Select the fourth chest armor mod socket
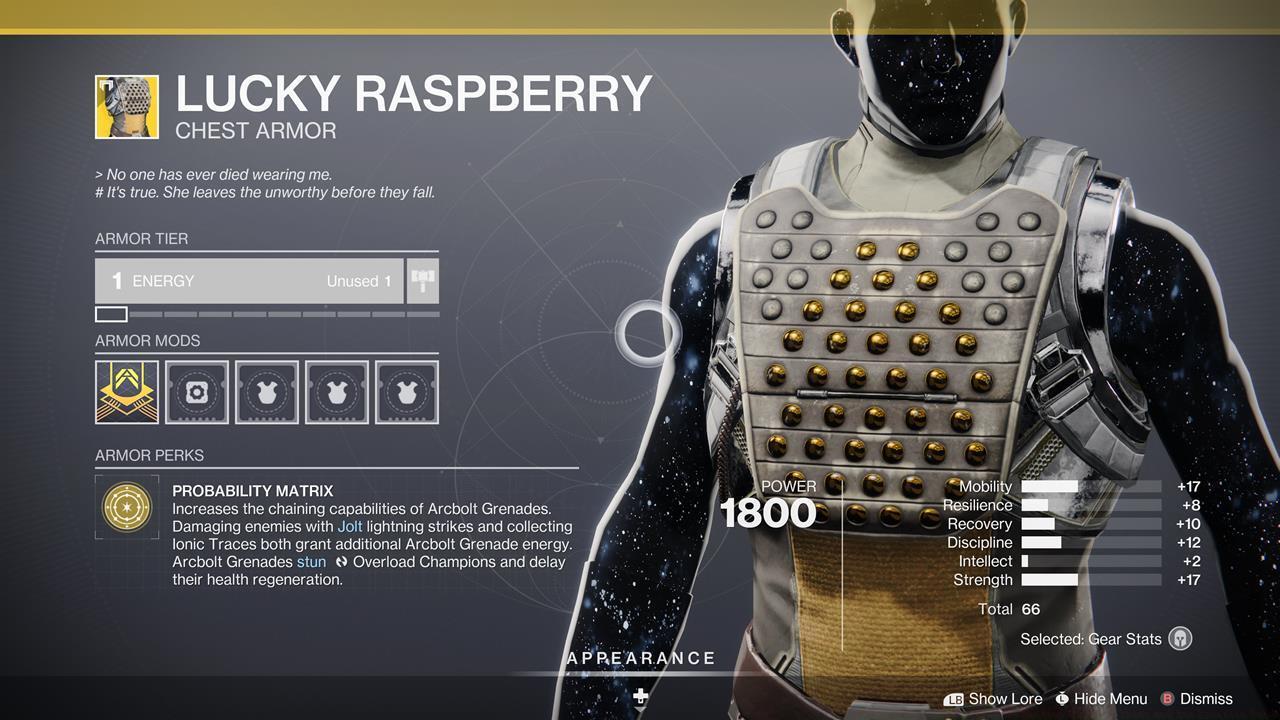1280x720 pixels. click(336, 392)
